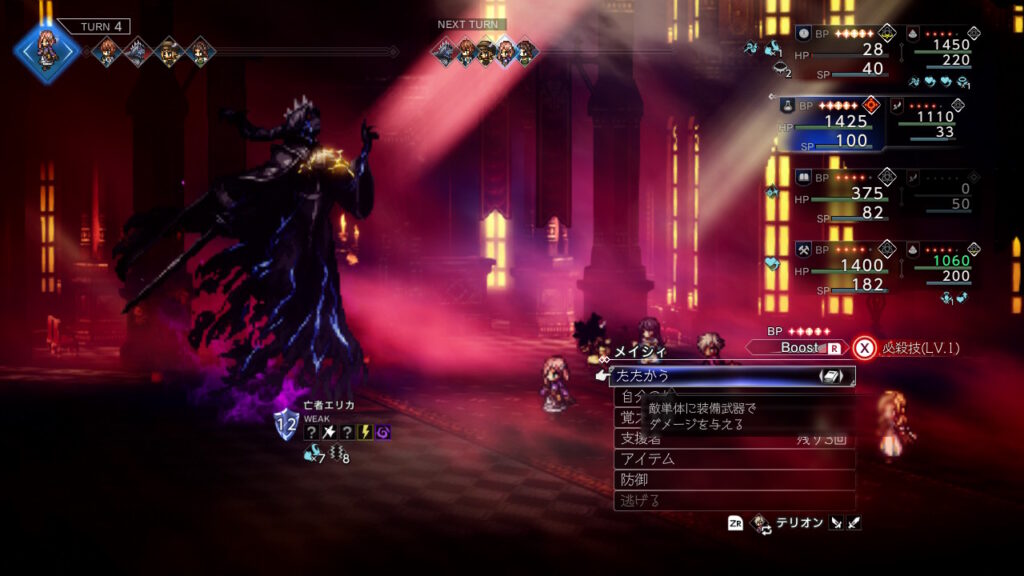
Task: Click the enemy's lightning weakness icon
Action: point(366,432)
